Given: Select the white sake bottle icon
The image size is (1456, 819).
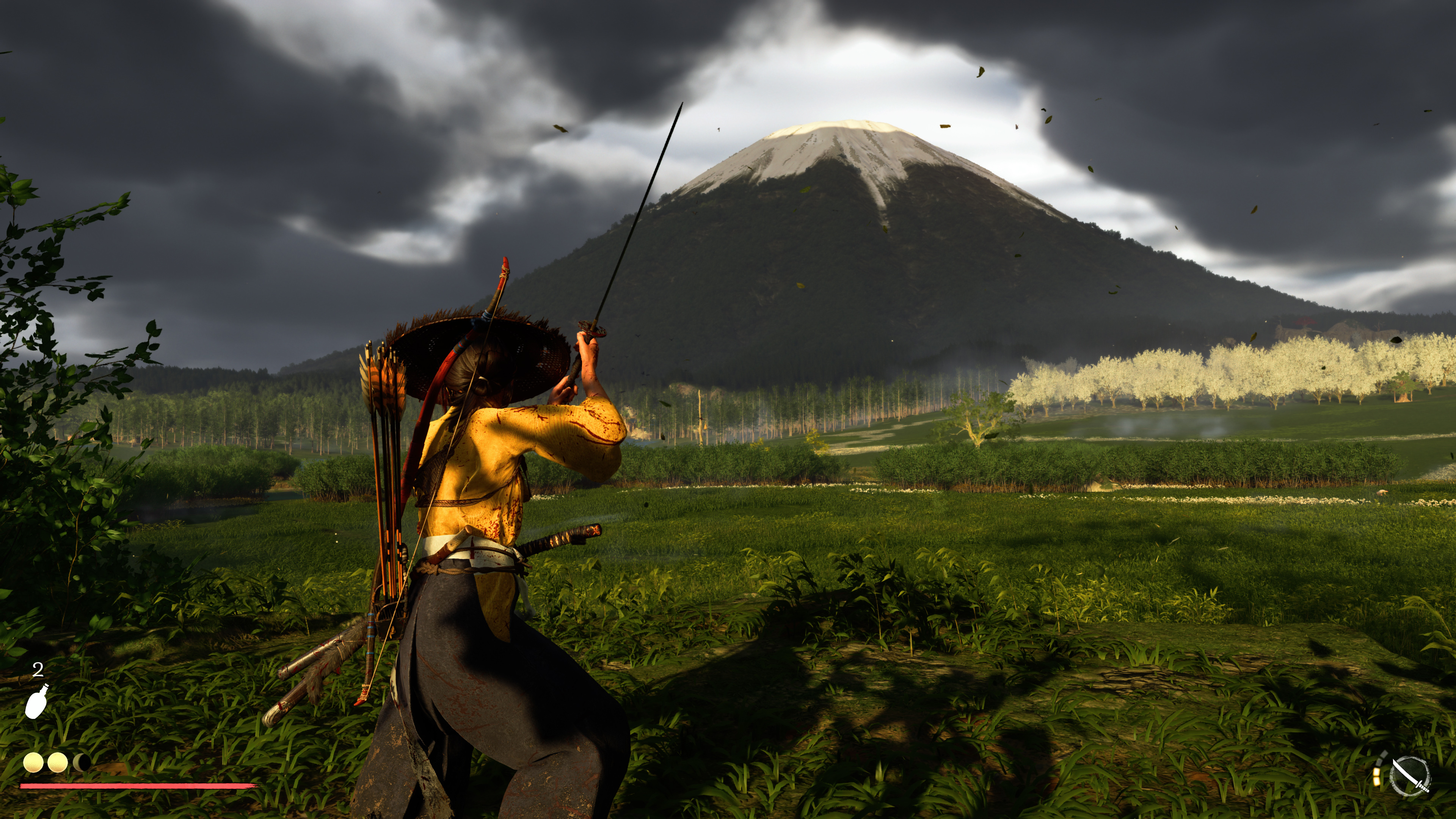Looking at the screenshot, I should (37, 701).
